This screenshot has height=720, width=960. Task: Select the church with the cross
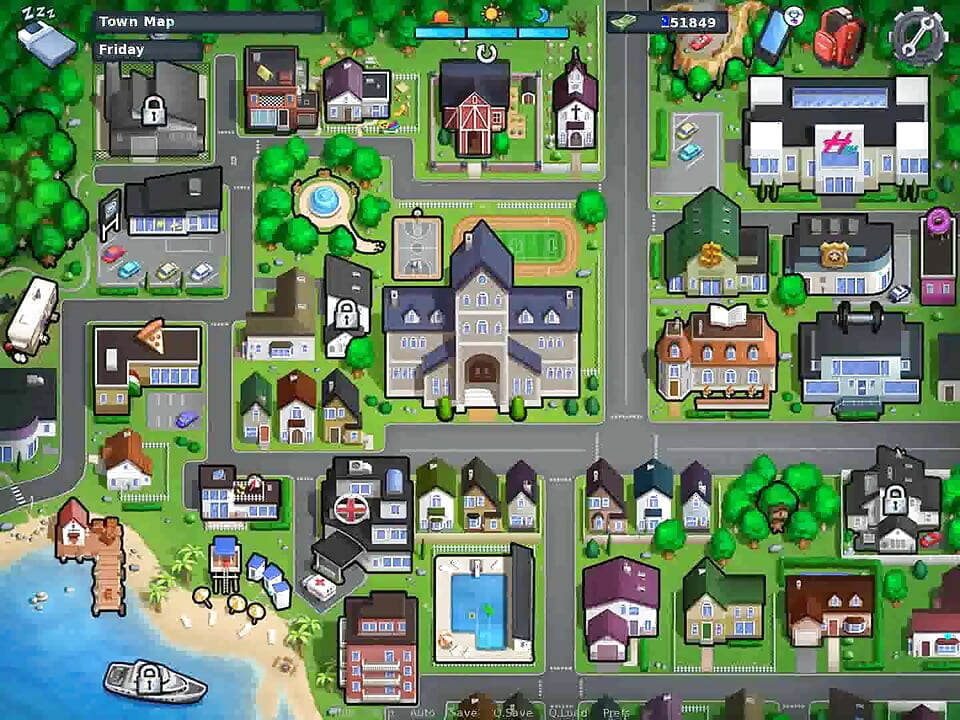pyautogui.click(x=575, y=105)
